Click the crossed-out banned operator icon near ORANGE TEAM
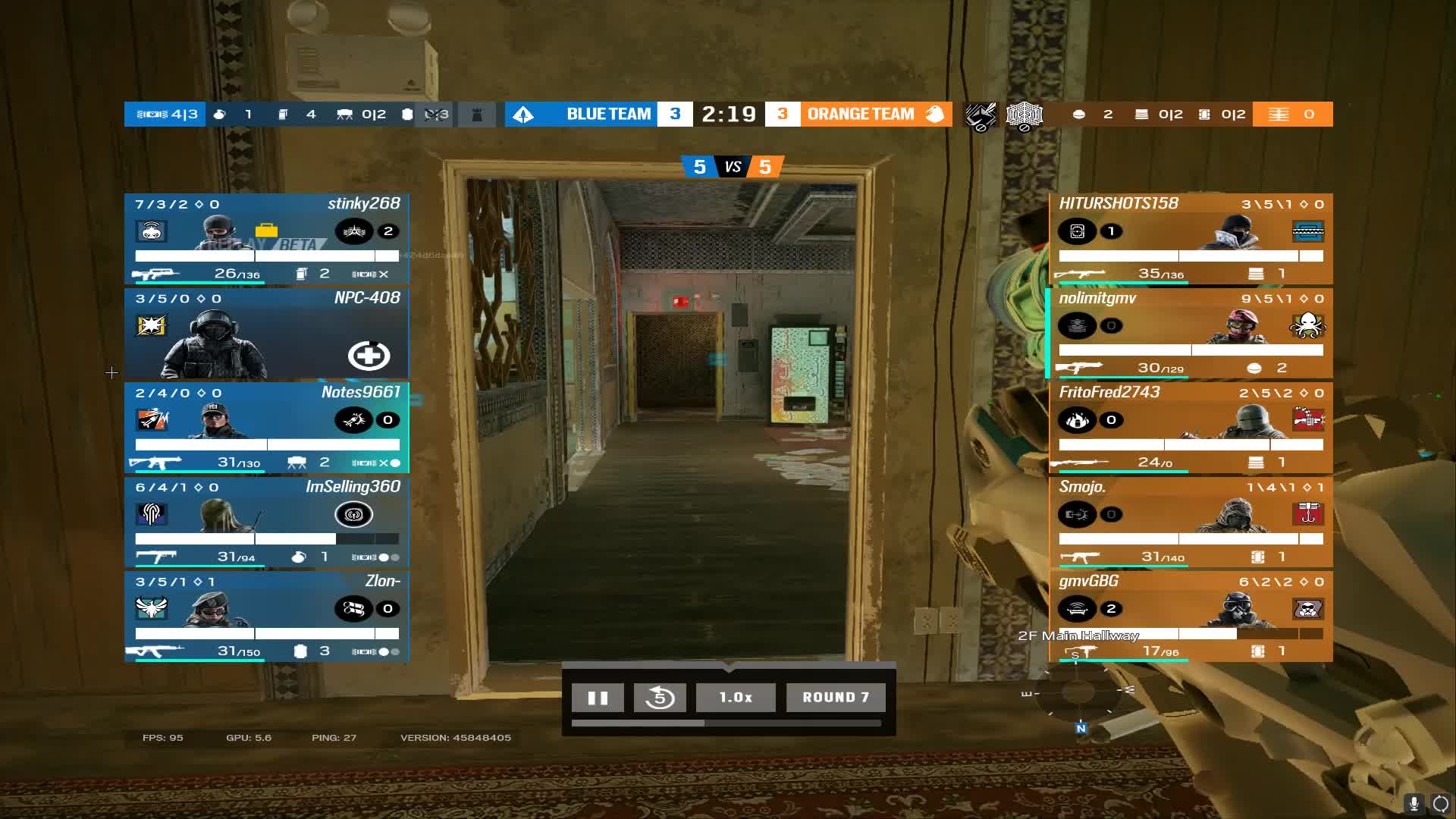Image resolution: width=1456 pixels, height=819 pixels. pos(981,115)
